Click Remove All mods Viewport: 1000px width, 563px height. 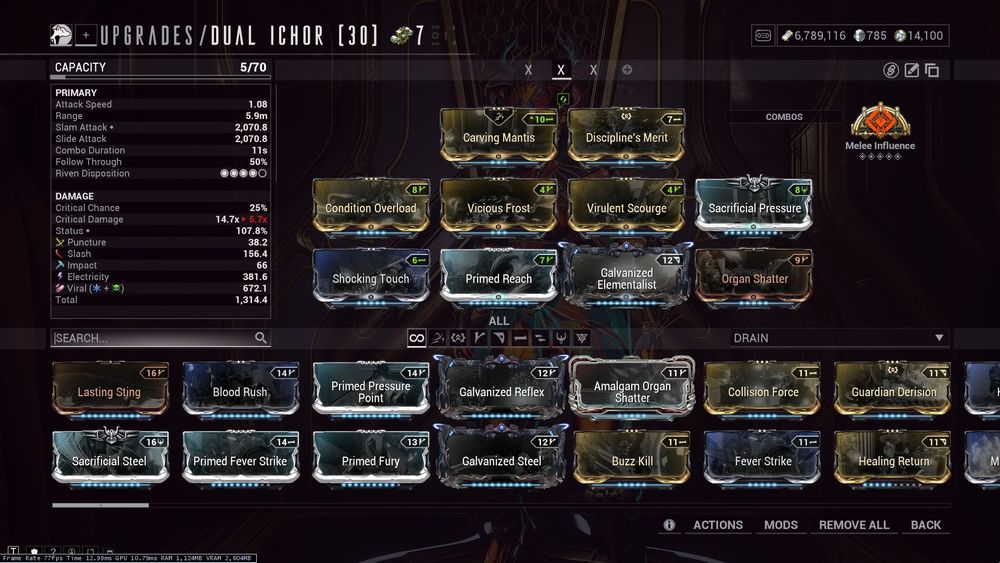click(854, 525)
